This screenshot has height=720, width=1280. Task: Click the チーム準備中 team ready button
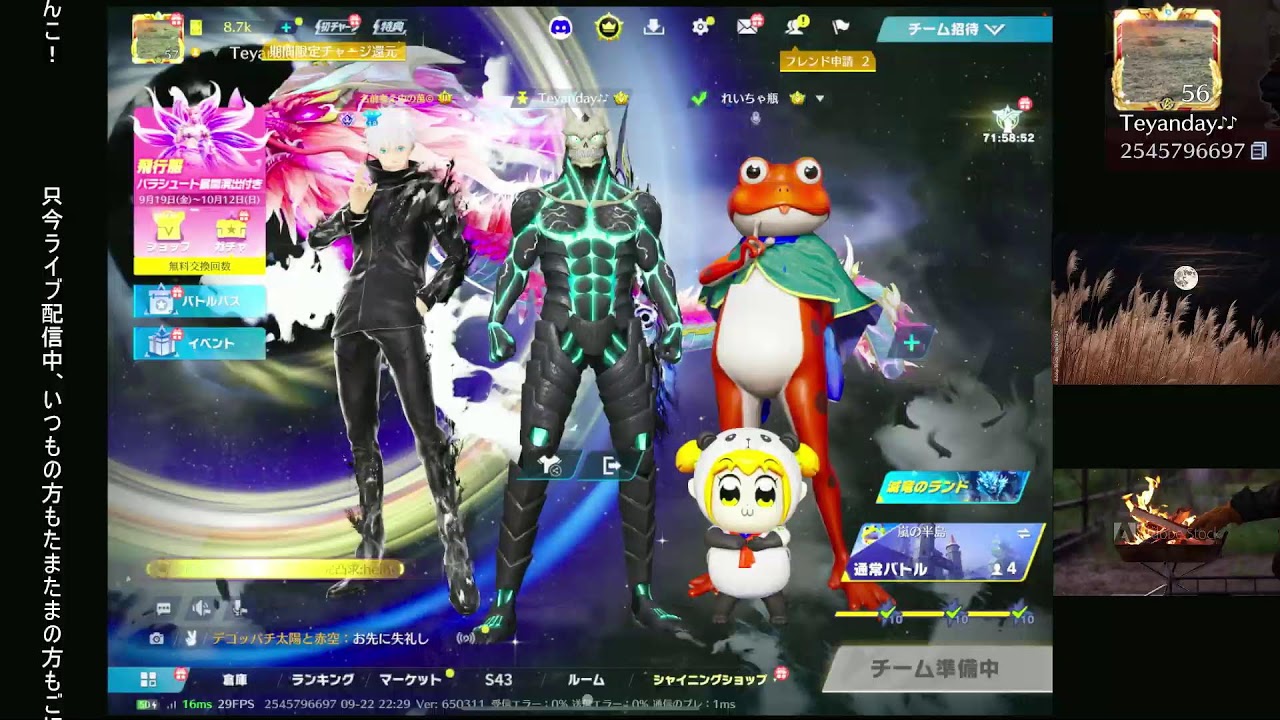(x=936, y=669)
